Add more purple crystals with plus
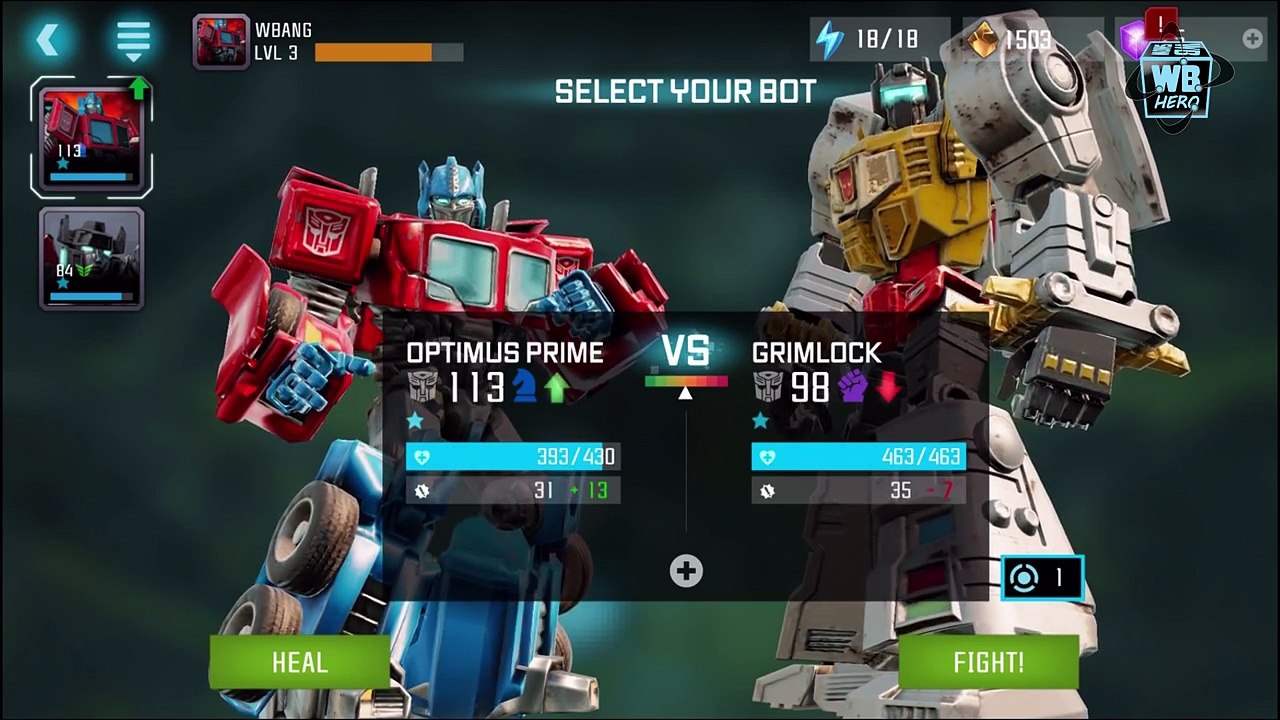This screenshot has height=720, width=1280. coord(1251,39)
